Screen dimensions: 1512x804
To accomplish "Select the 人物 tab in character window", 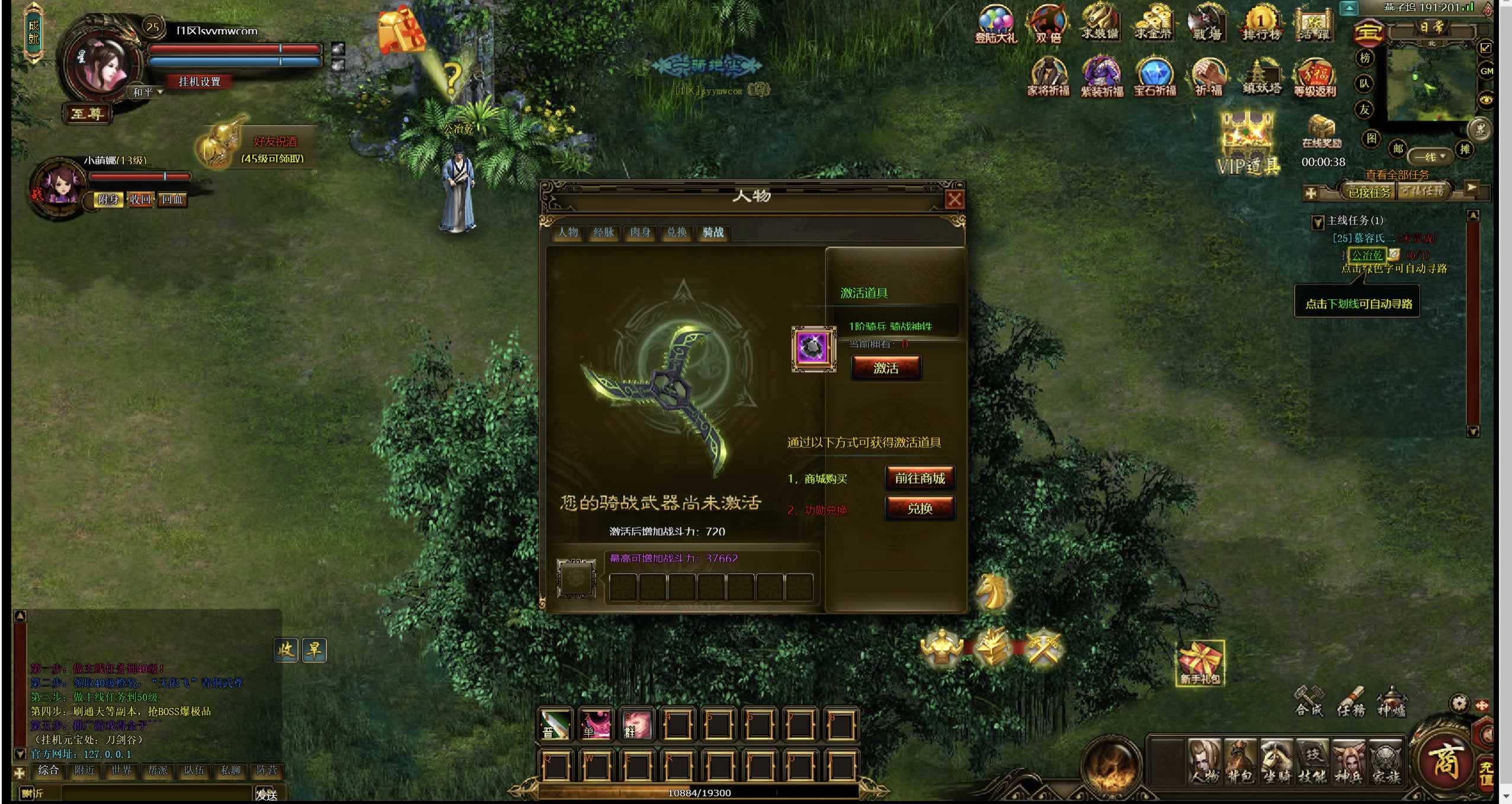I will 568,232.
